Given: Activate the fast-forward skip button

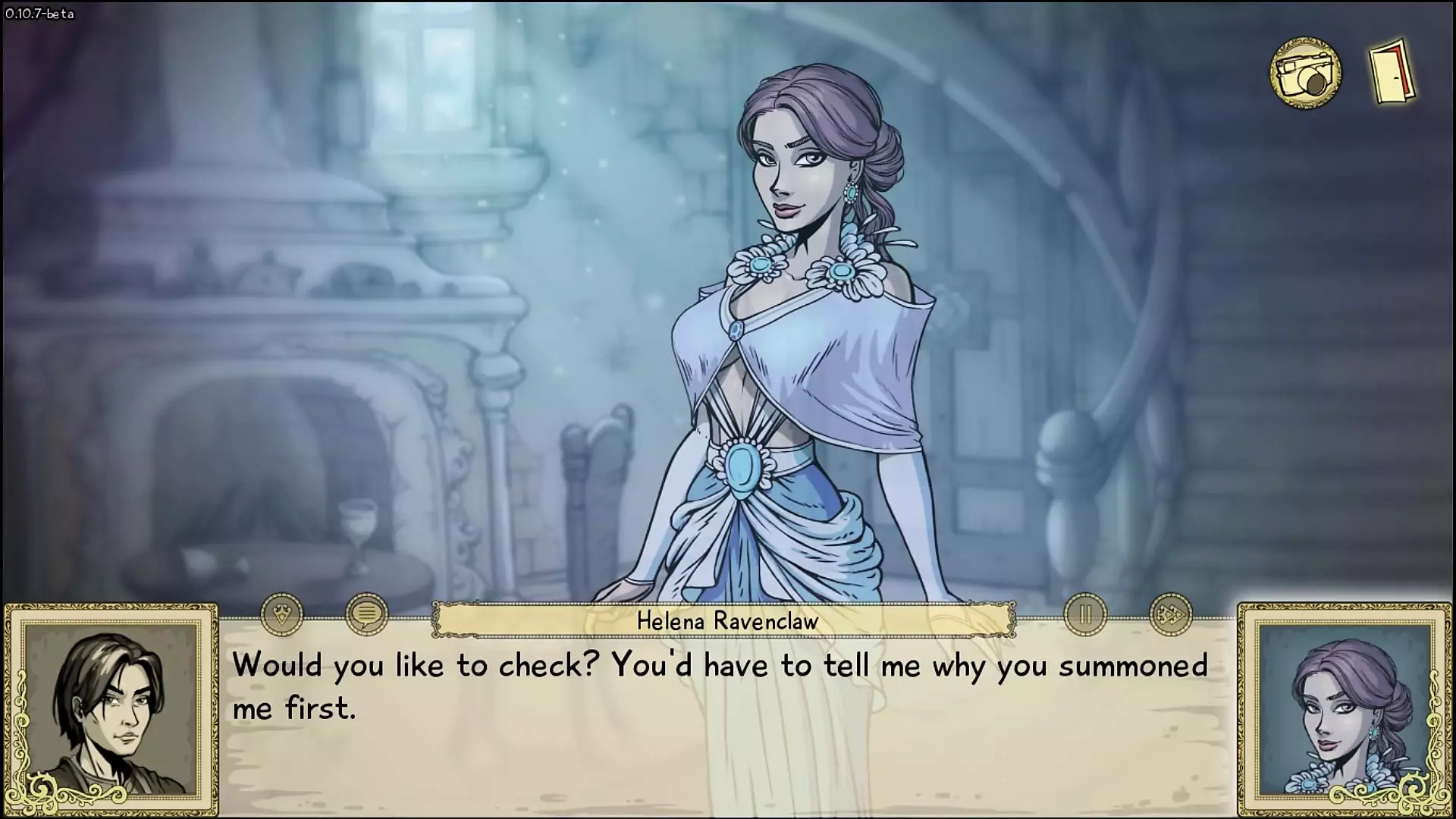Looking at the screenshot, I should point(1170,614).
